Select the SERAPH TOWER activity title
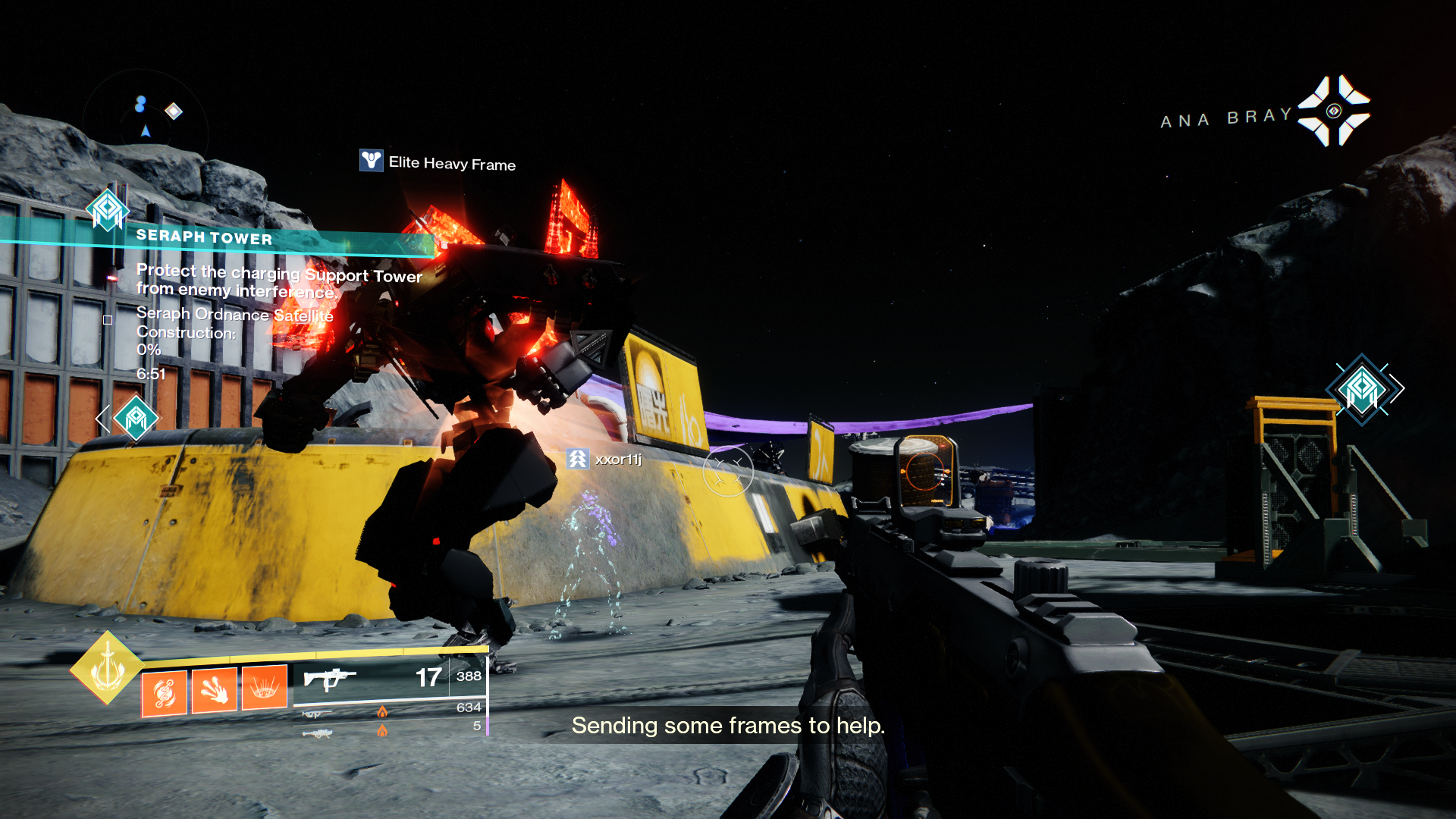 (x=203, y=237)
